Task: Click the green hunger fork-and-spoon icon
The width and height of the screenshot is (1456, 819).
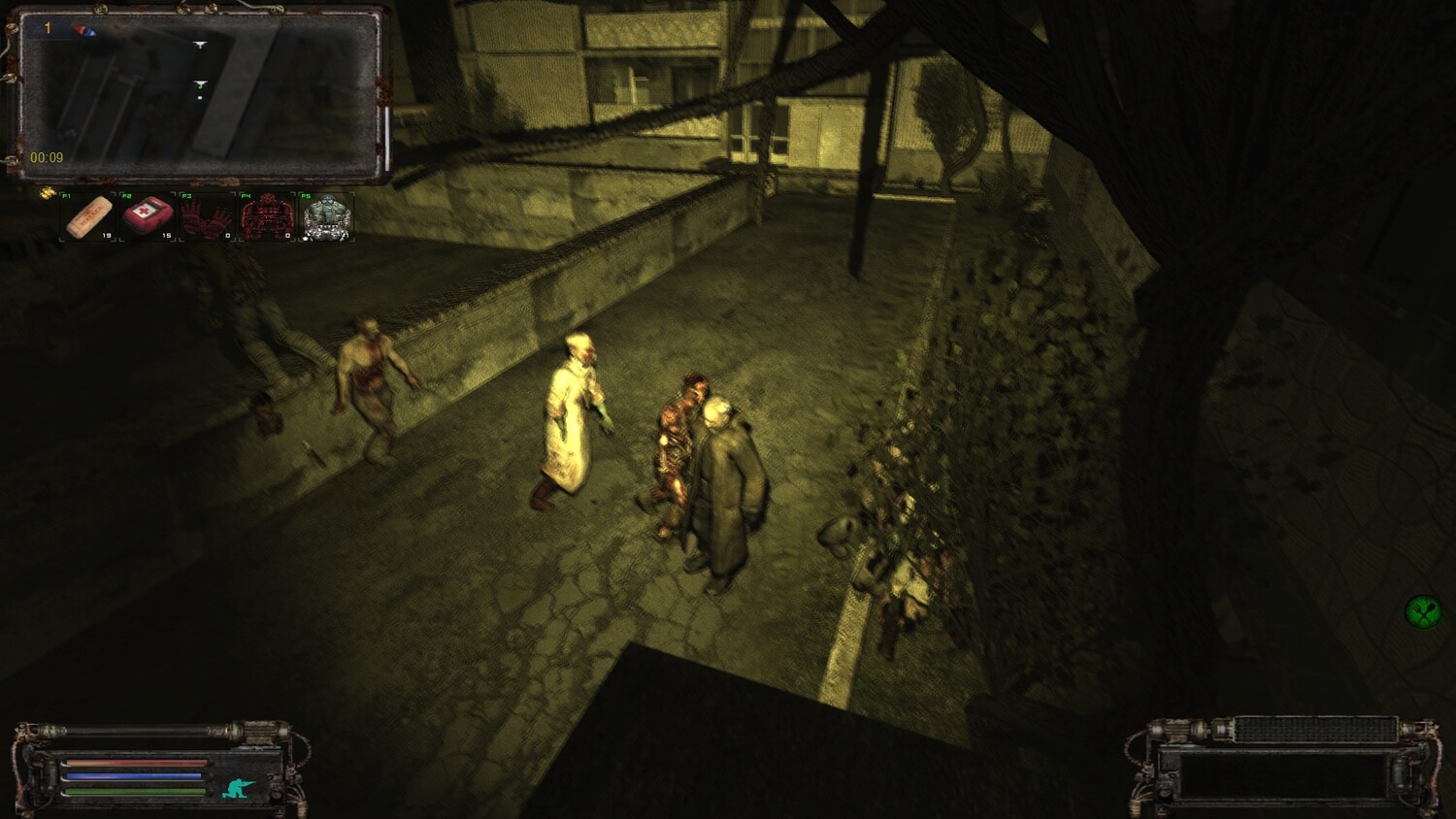Action: [x=1423, y=611]
